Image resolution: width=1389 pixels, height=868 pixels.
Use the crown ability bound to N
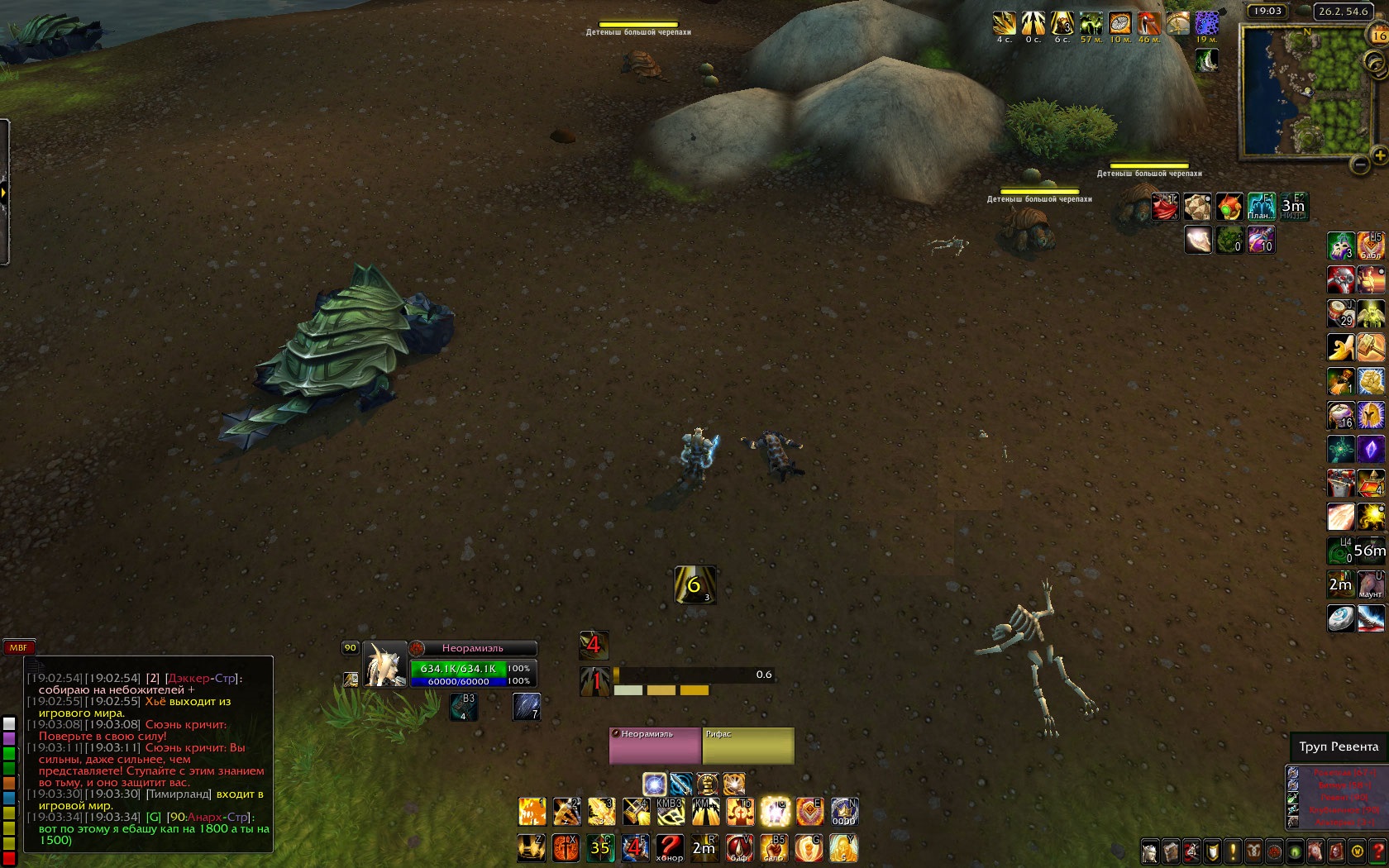[844, 812]
